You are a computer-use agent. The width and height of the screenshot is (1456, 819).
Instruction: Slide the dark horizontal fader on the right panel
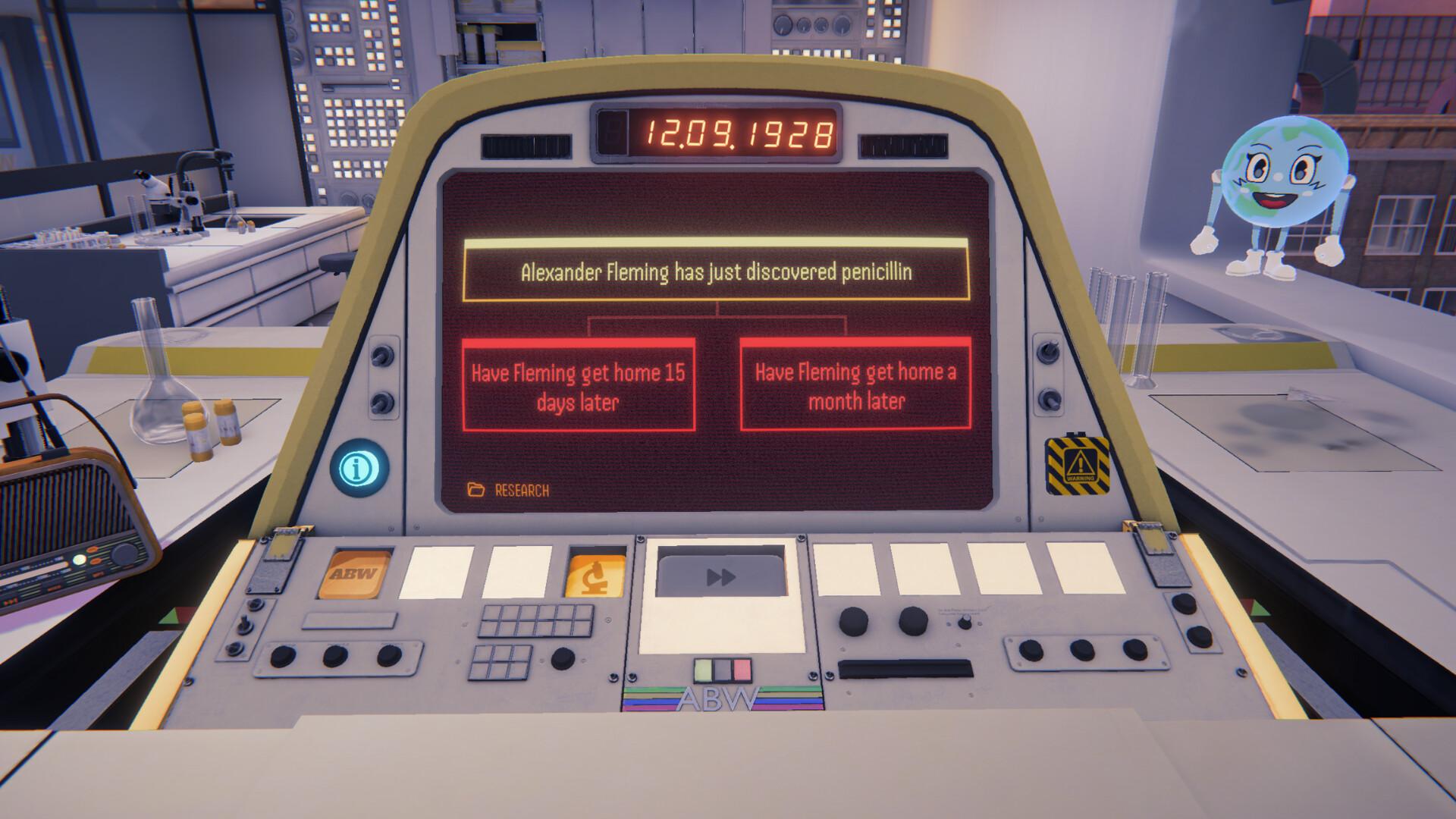coord(907,667)
